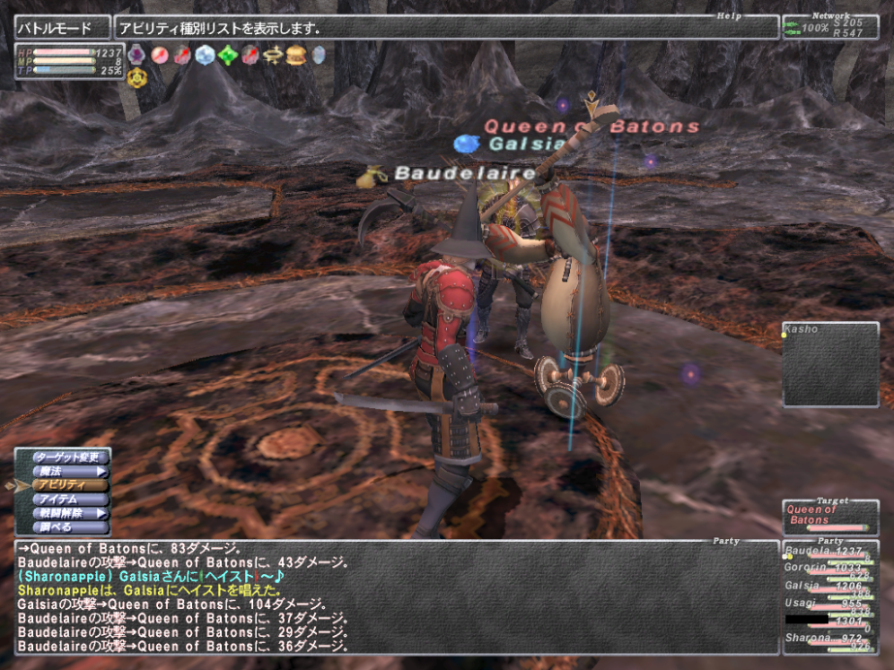This screenshot has height=670, width=894.
Task: Select the golden flower status icon
Action: tap(137, 77)
